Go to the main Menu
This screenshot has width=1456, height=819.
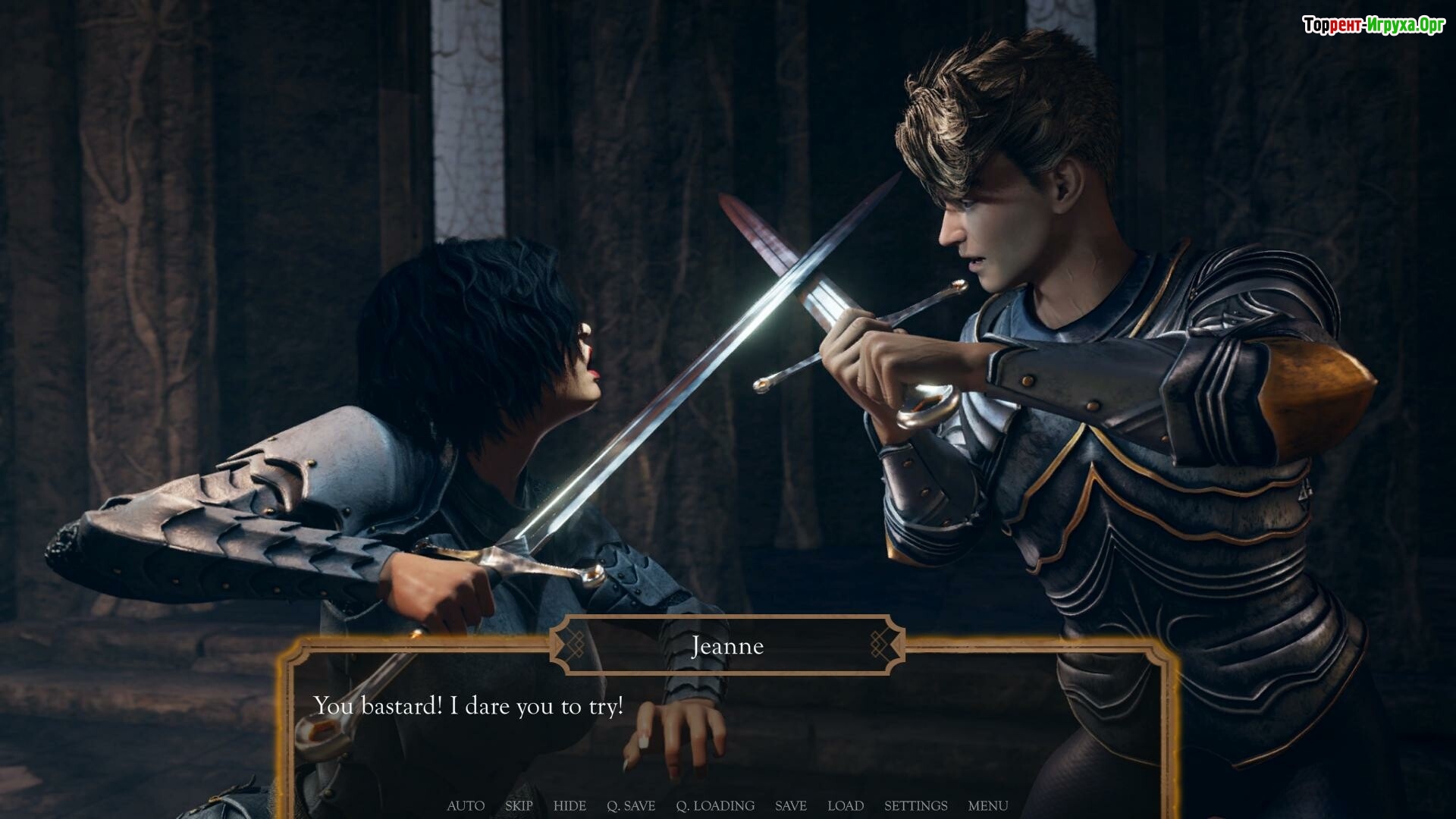pos(988,805)
